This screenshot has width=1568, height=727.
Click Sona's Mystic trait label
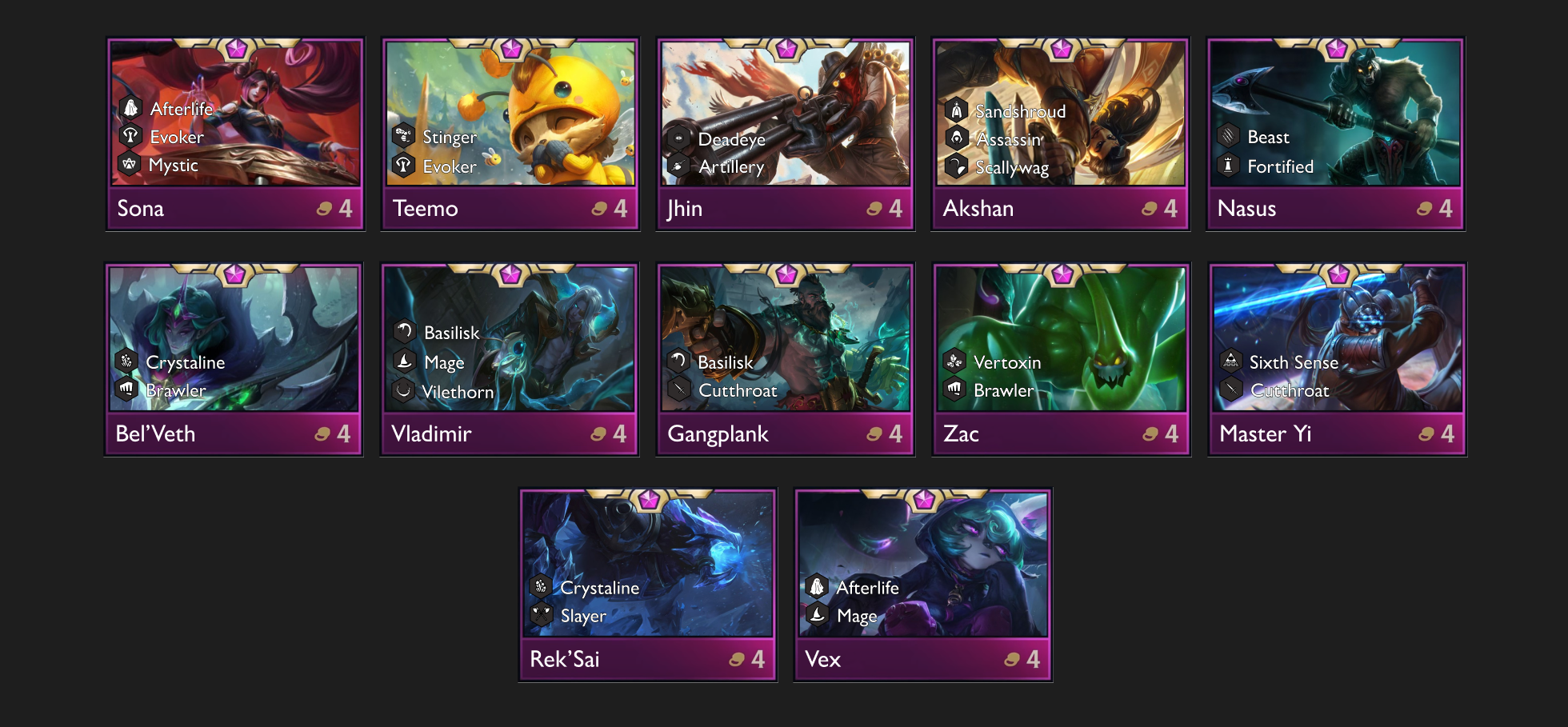click(x=173, y=166)
